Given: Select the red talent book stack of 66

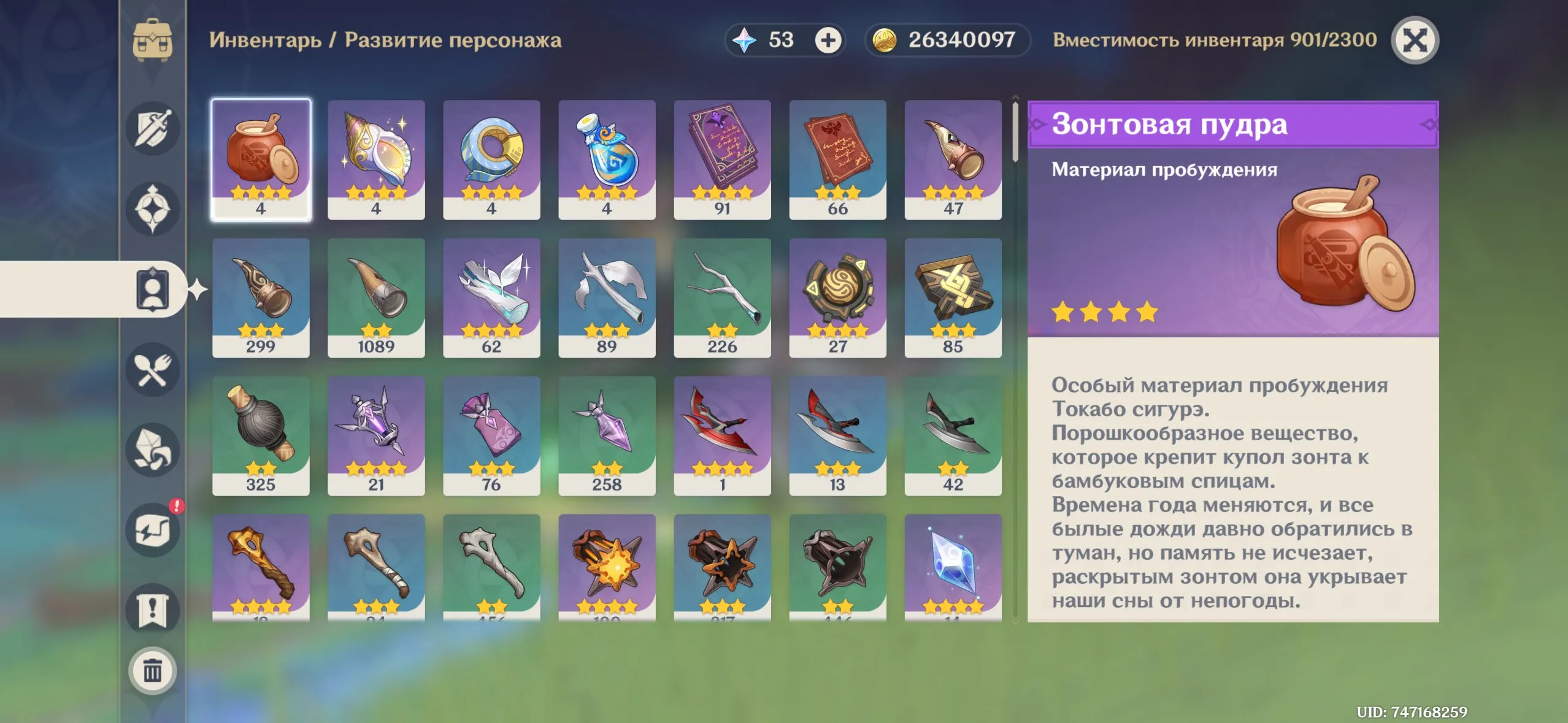Looking at the screenshot, I should (837, 159).
